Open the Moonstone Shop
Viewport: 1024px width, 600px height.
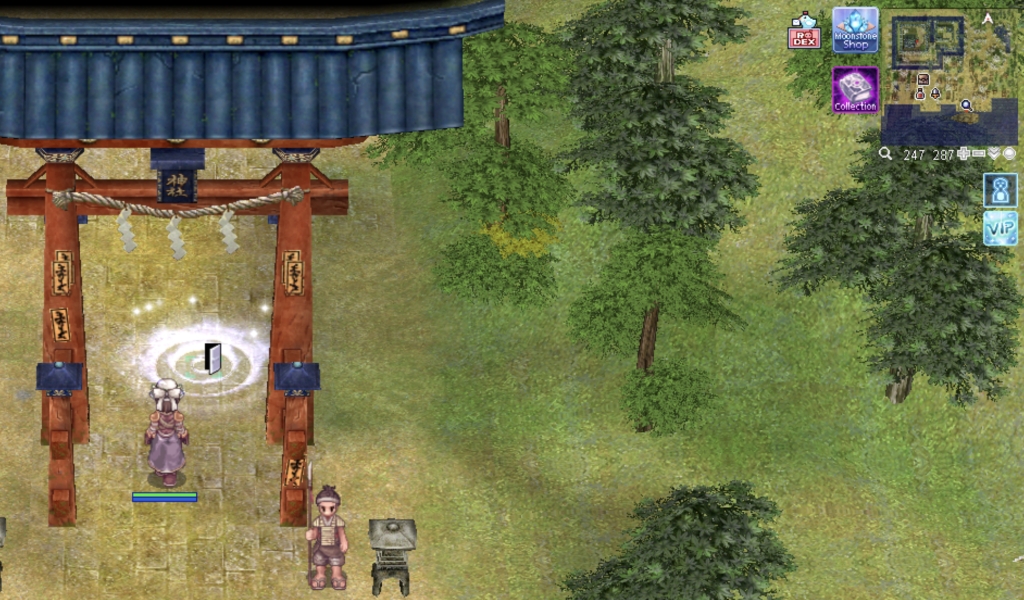855,30
